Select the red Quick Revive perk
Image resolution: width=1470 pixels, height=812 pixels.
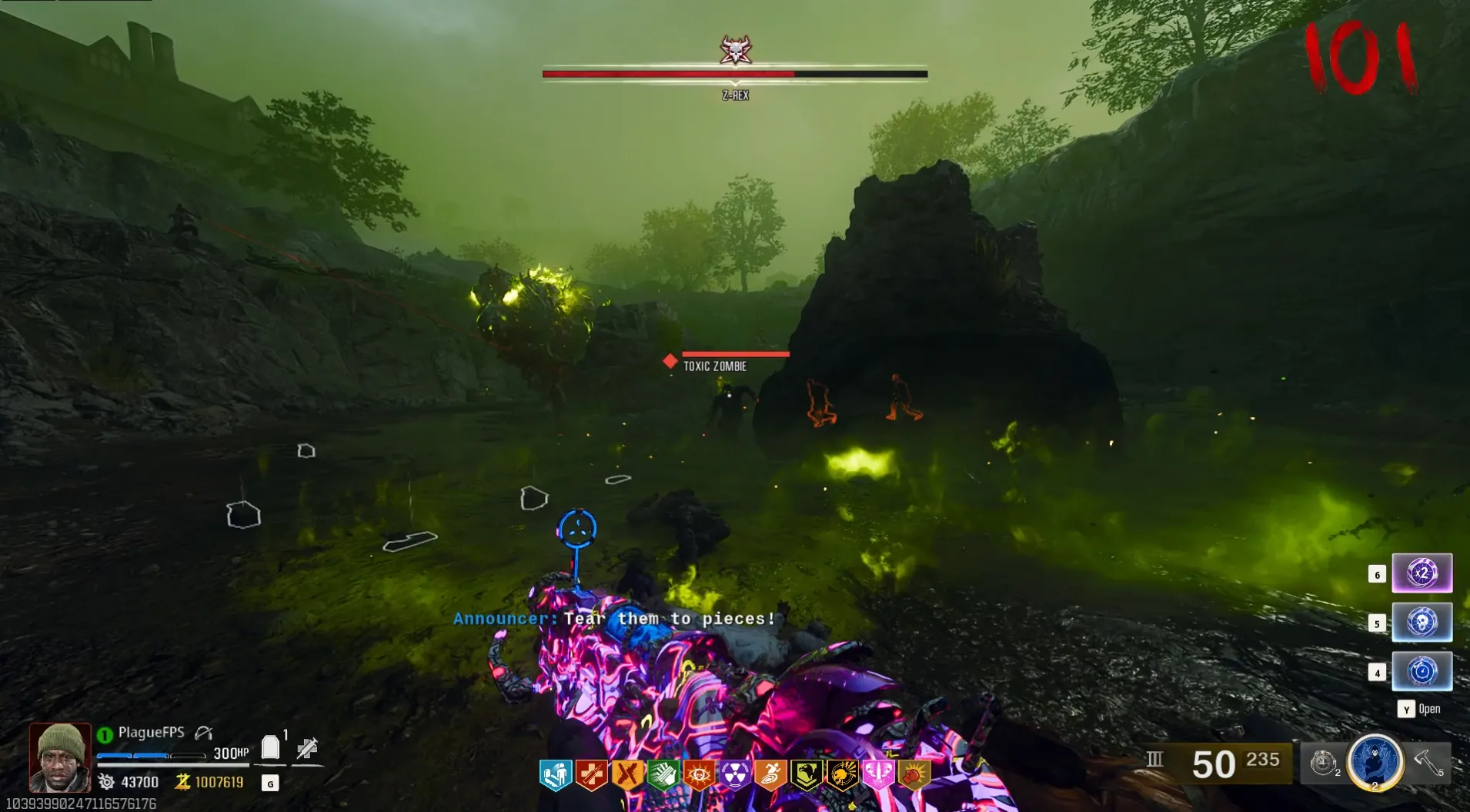[x=591, y=775]
